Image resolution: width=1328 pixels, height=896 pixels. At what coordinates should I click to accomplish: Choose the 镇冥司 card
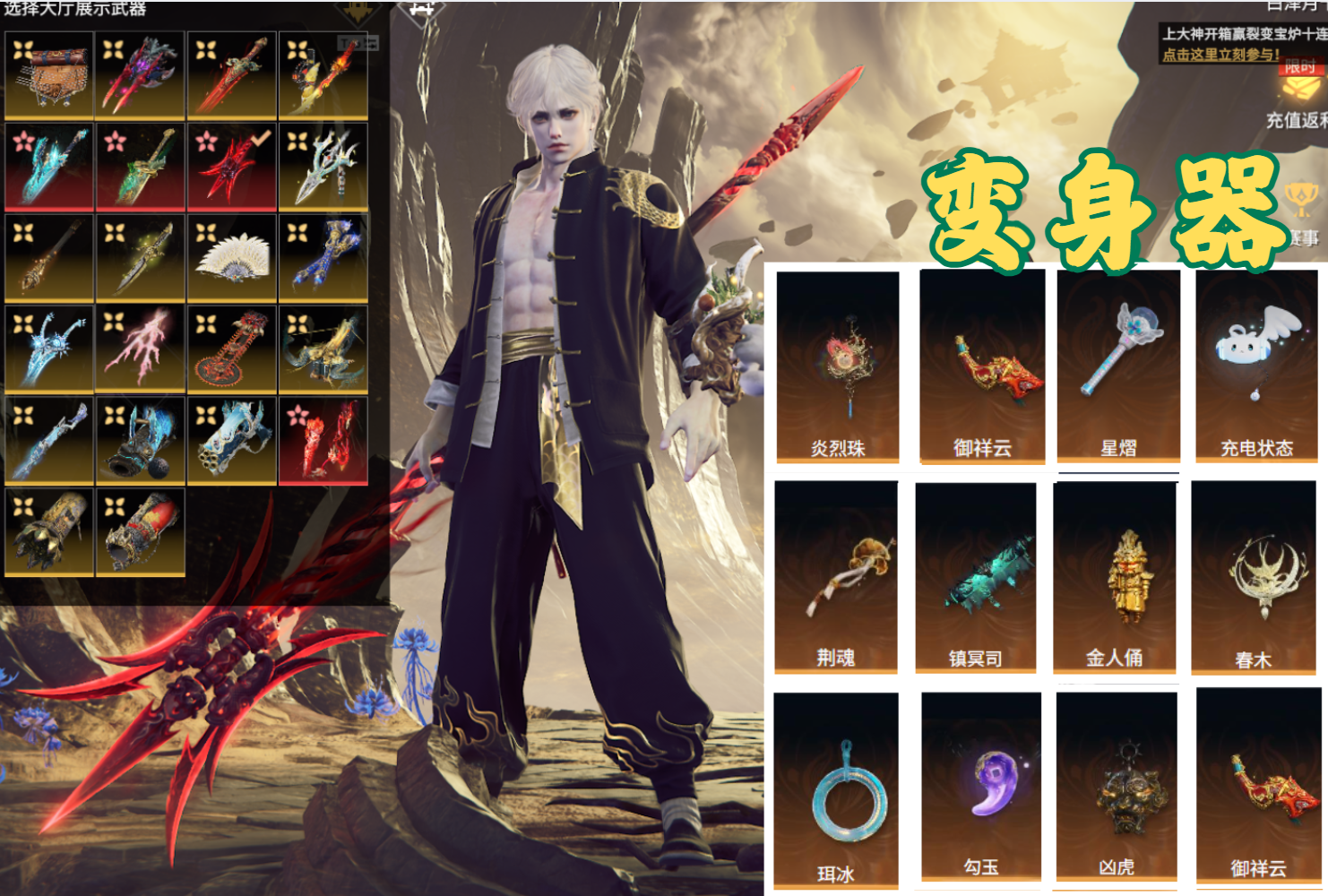pyautogui.click(x=976, y=577)
